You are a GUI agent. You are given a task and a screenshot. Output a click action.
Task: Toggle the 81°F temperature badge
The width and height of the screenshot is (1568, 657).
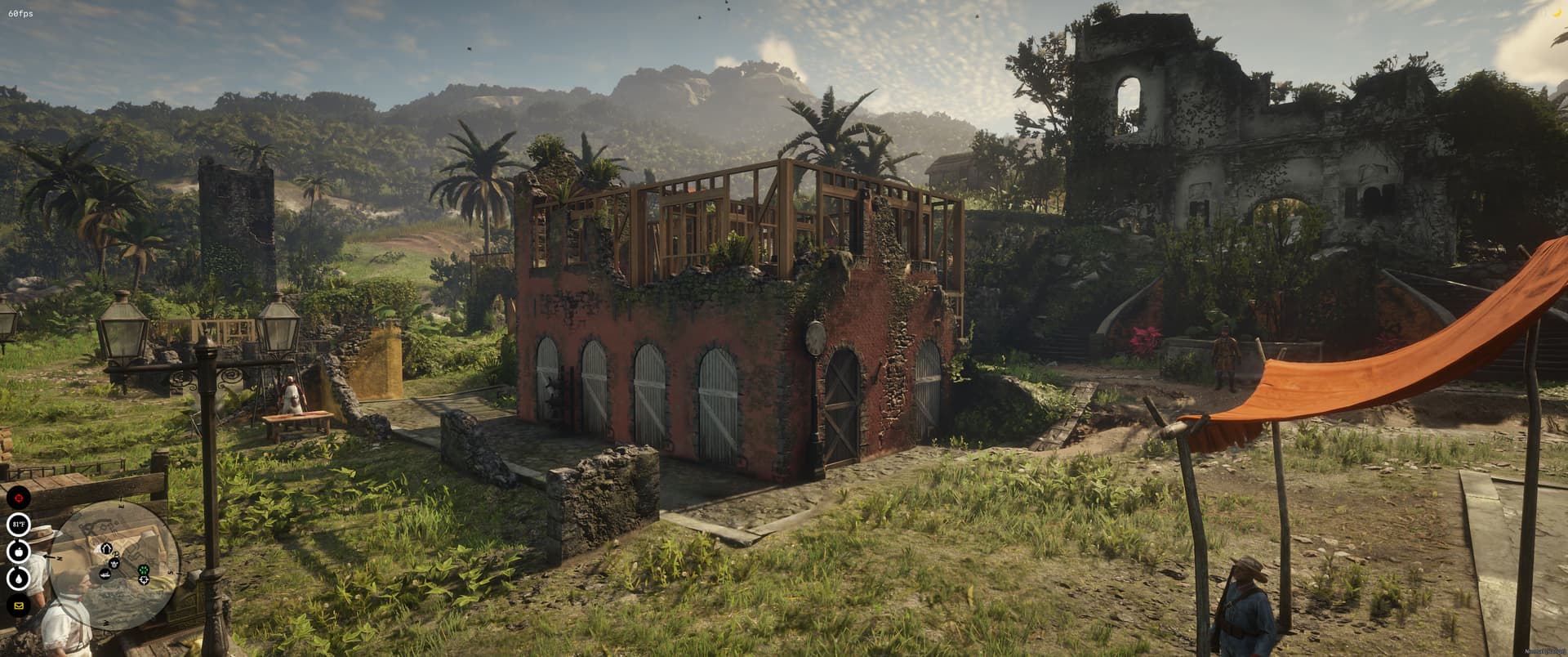19,524
